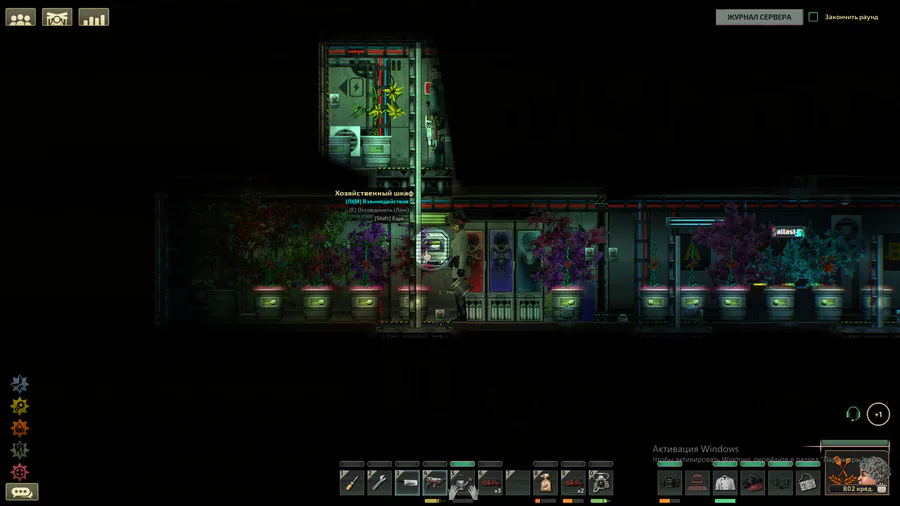Expand the '+1' round button
This screenshot has height=506, width=900.
tap(878, 414)
